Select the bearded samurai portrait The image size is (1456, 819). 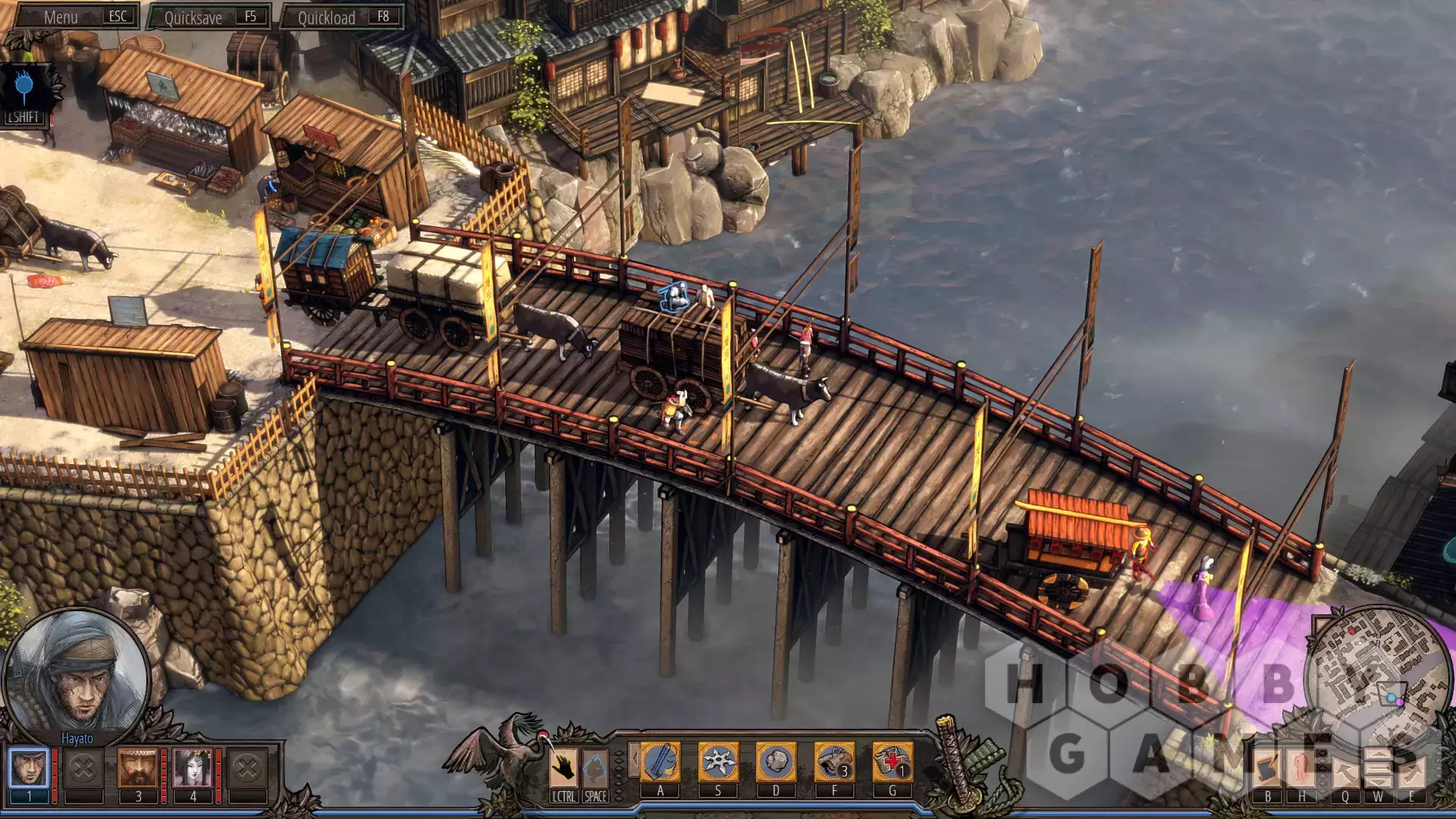point(138,767)
